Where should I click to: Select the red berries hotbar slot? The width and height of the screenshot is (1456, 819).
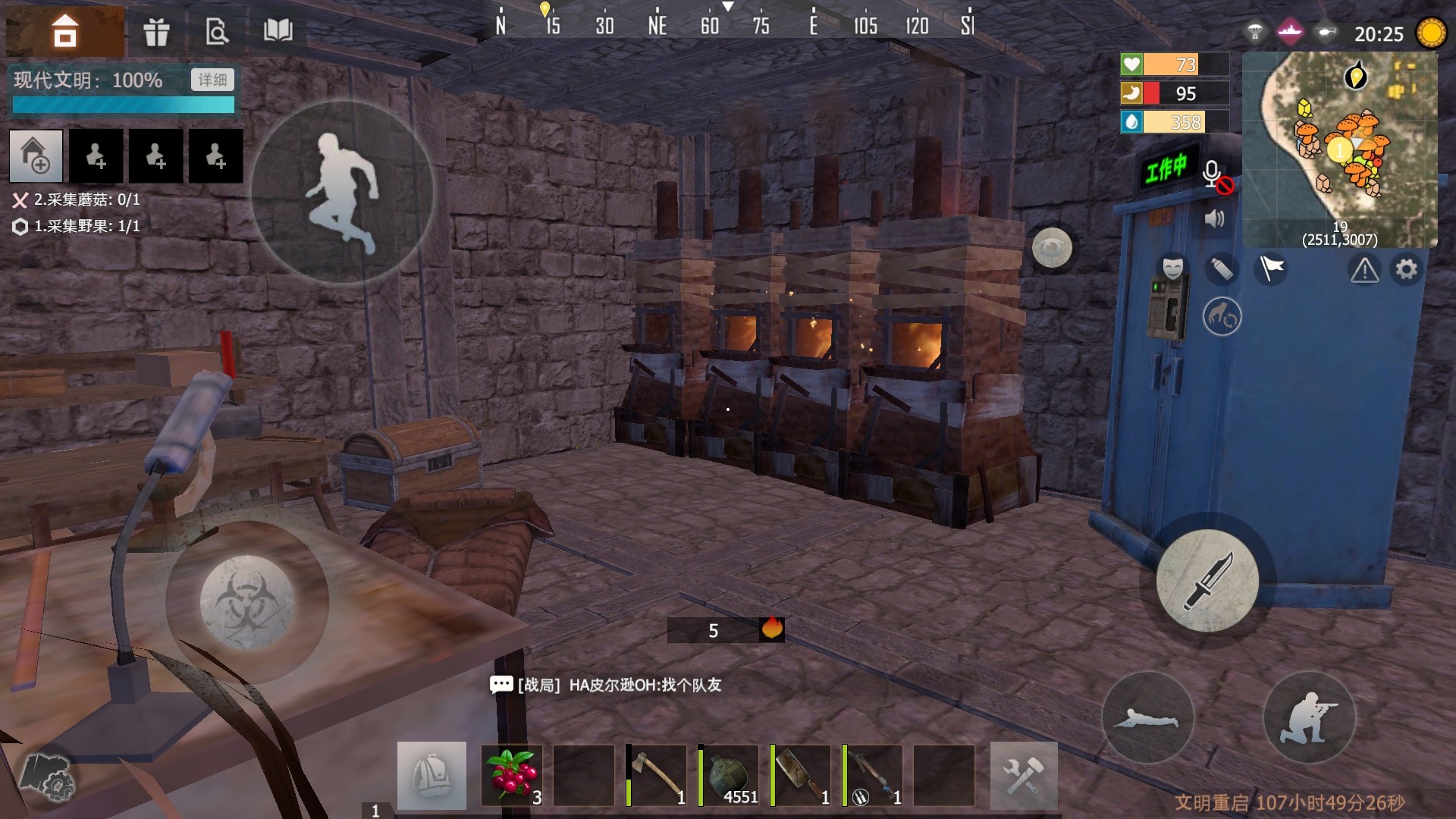tap(512, 775)
